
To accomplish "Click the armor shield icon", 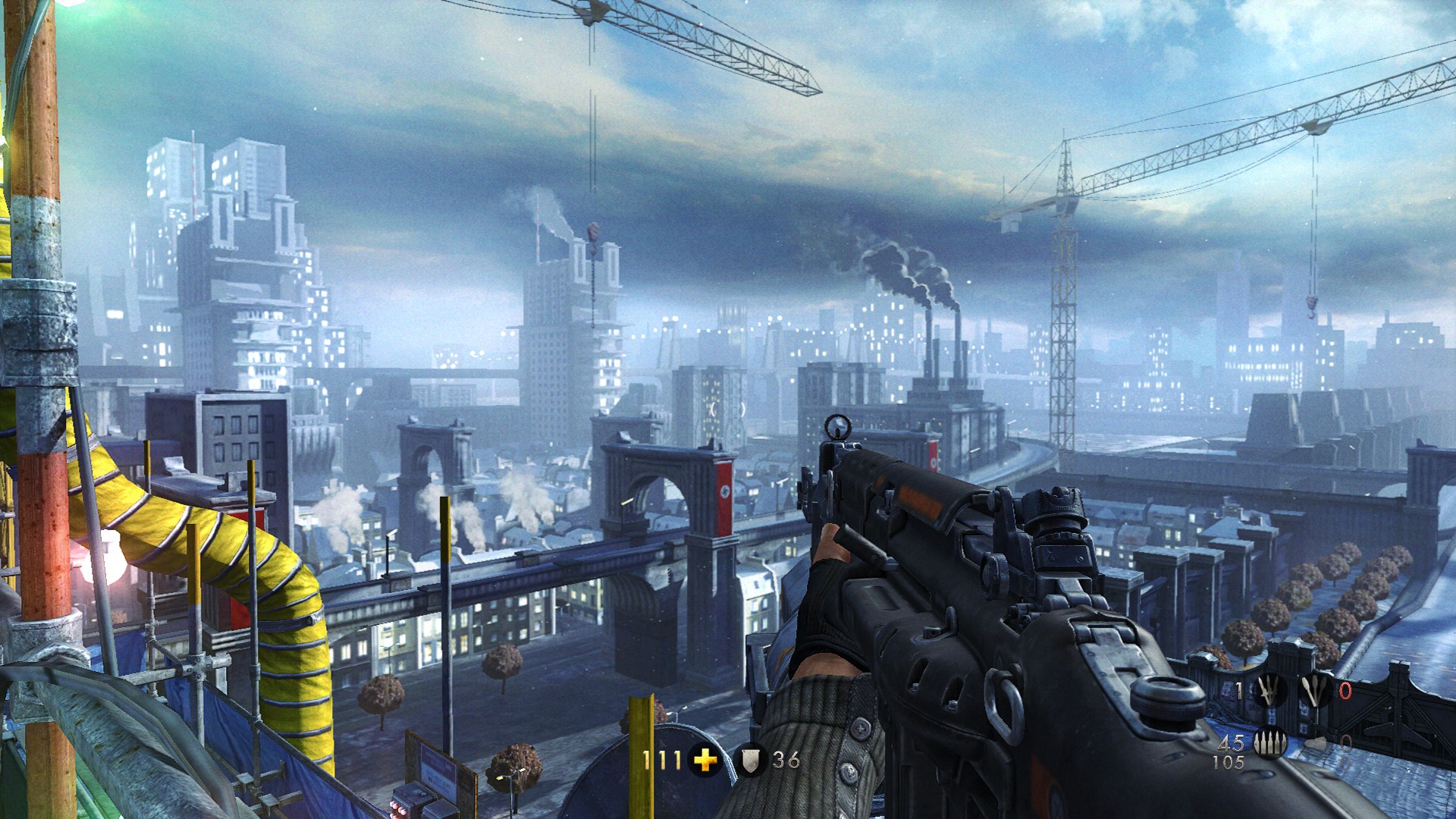I will click(x=750, y=760).
